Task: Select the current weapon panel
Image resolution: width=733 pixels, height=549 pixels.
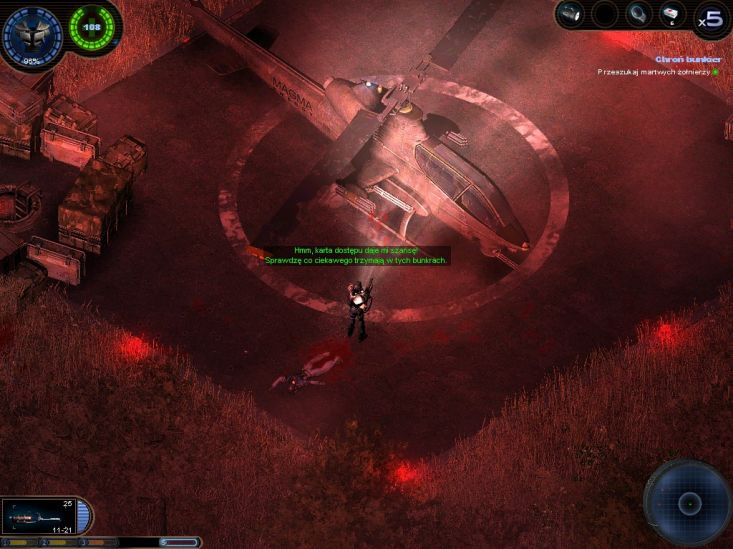Action: (x=42, y=516)
